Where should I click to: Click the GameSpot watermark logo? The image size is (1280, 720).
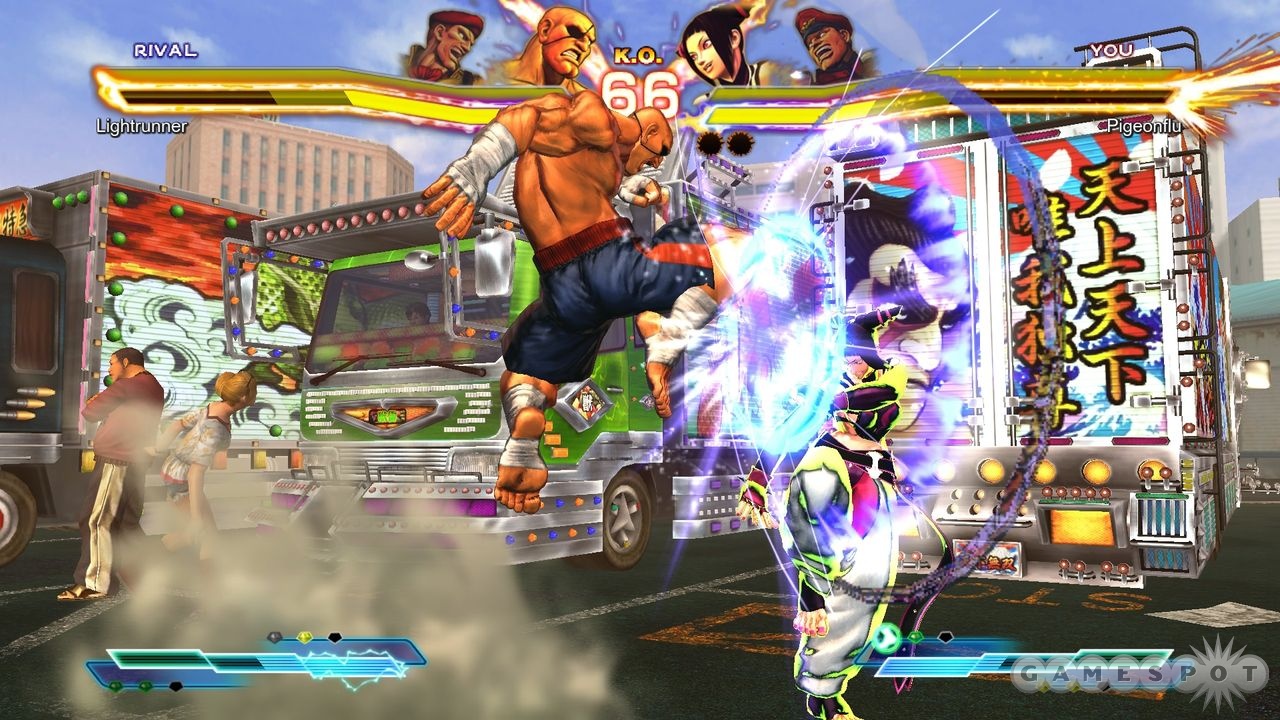tap(1138, 674)
